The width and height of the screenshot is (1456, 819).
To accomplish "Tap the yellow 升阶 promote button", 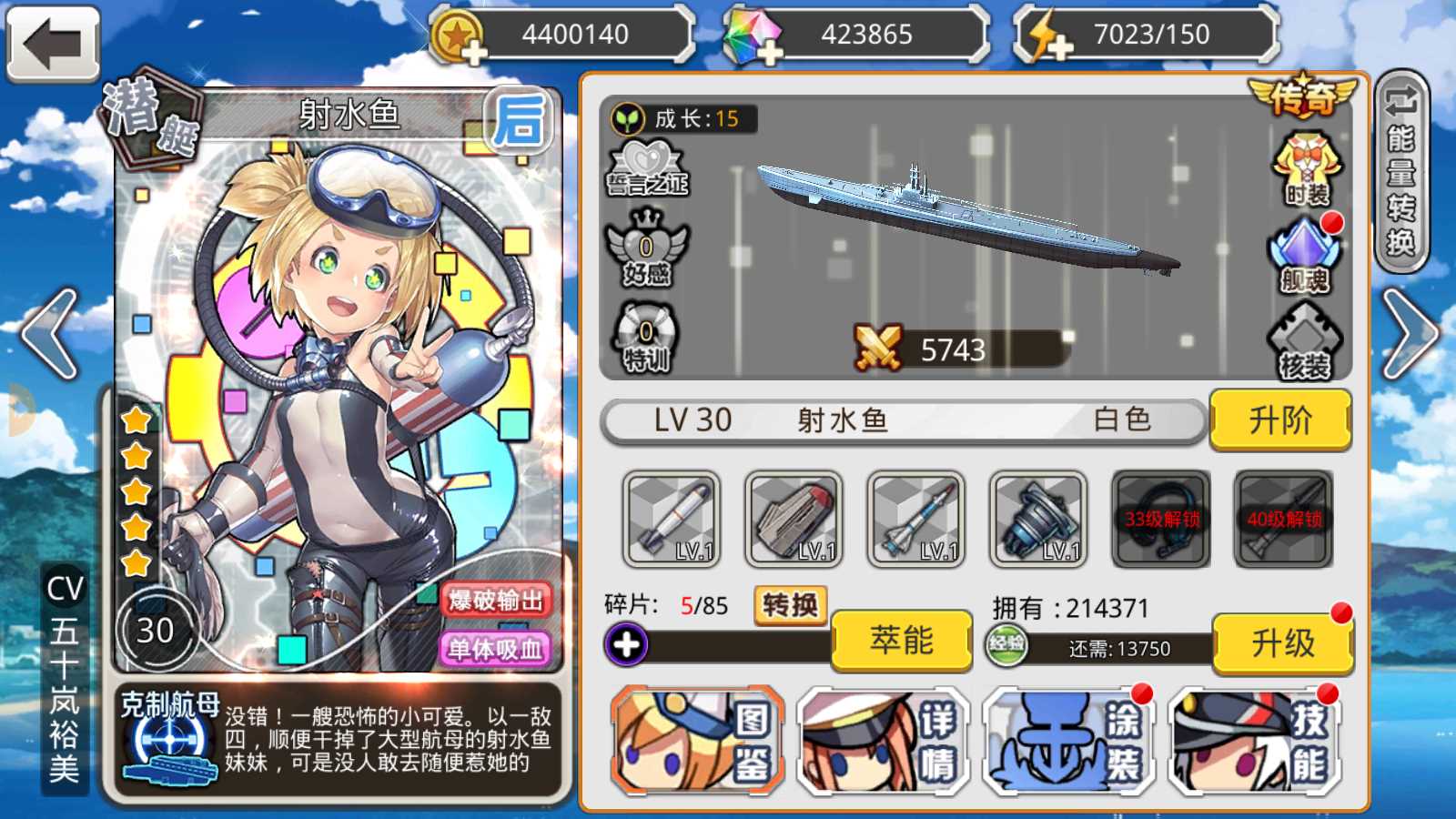I will point(1279,420).
